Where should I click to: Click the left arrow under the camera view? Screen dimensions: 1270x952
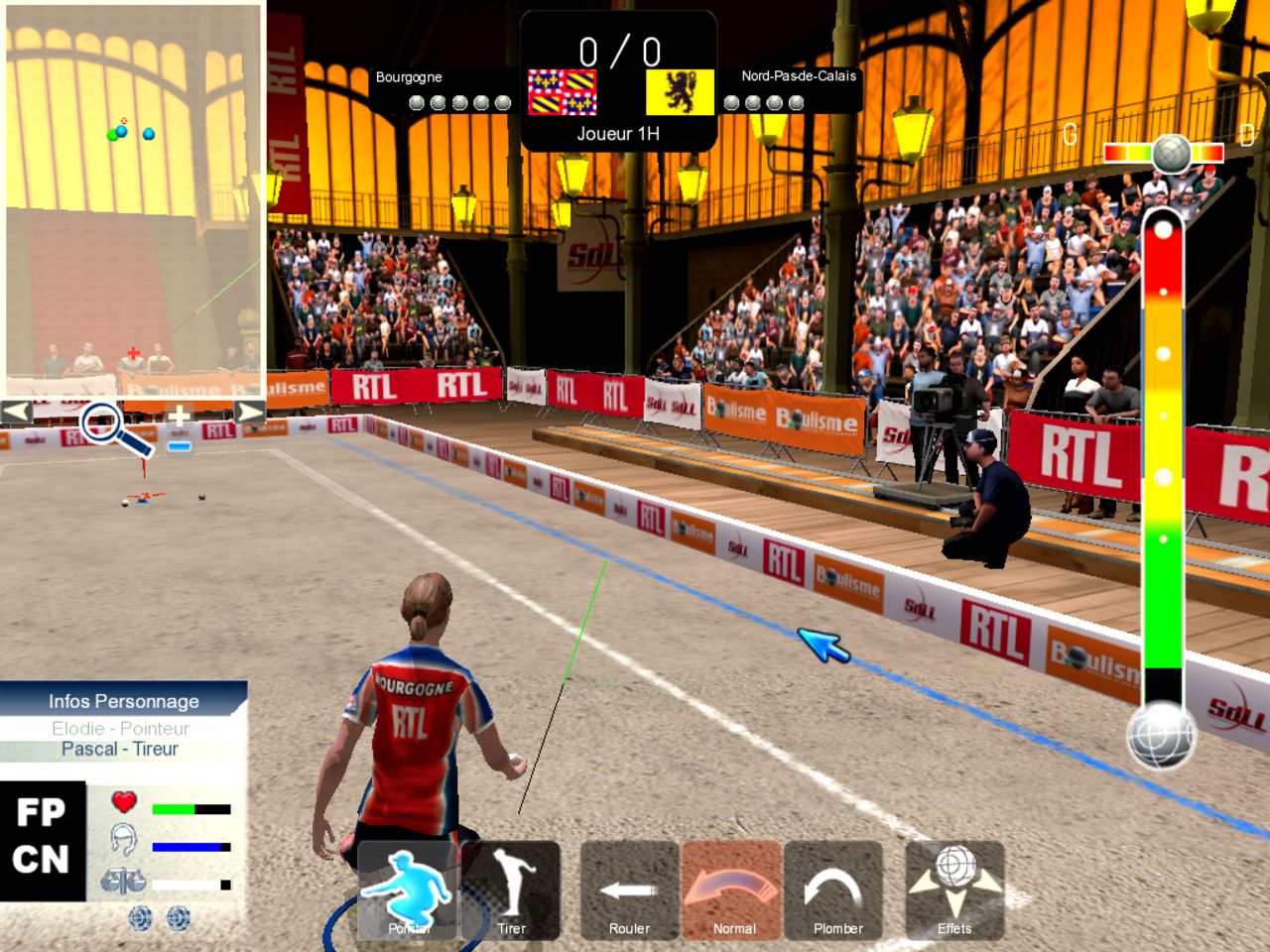(x=17, y=411)
